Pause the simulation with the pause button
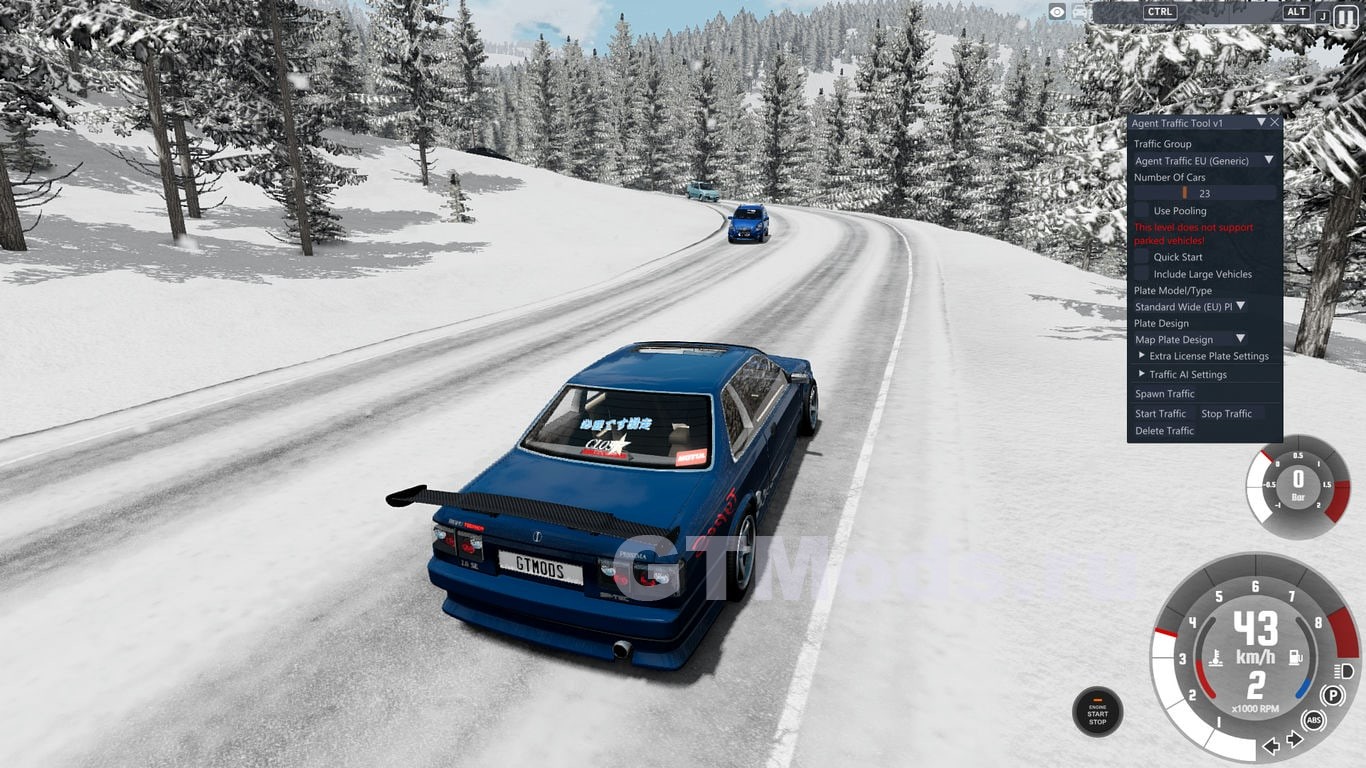 pyautogui.click(x=1346, y=15)
